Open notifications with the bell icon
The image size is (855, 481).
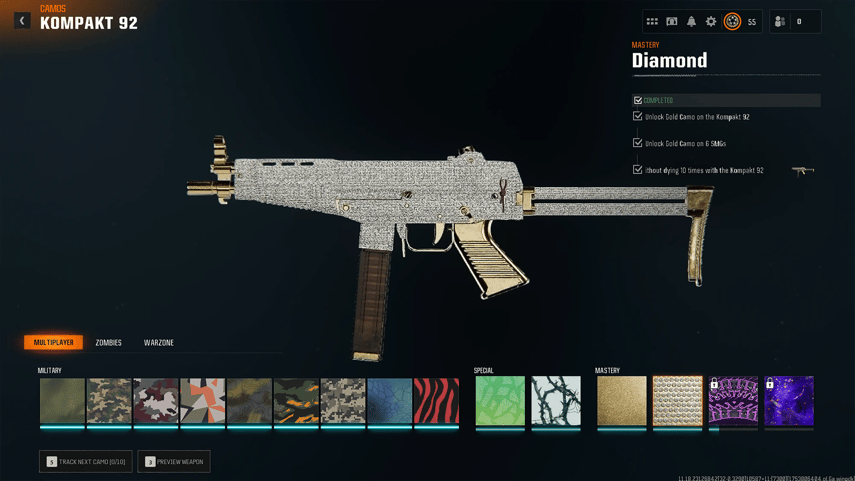point(691,21)
